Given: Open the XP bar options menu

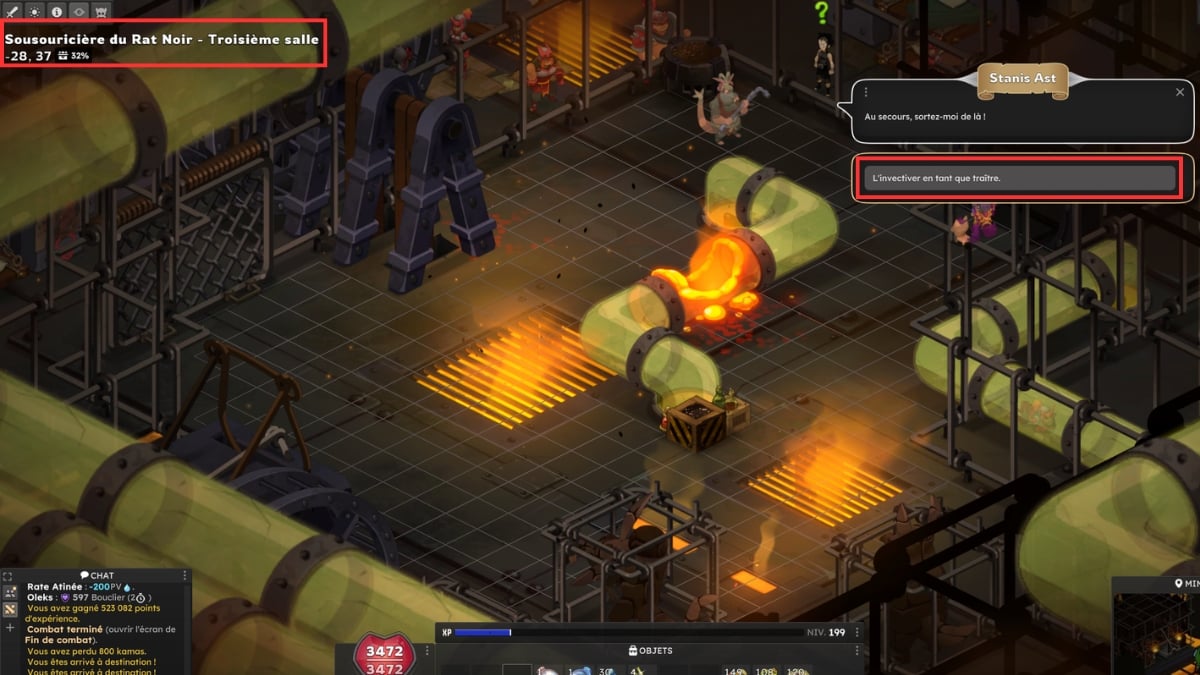Looking at the screenshot, I should pos(858,632).
